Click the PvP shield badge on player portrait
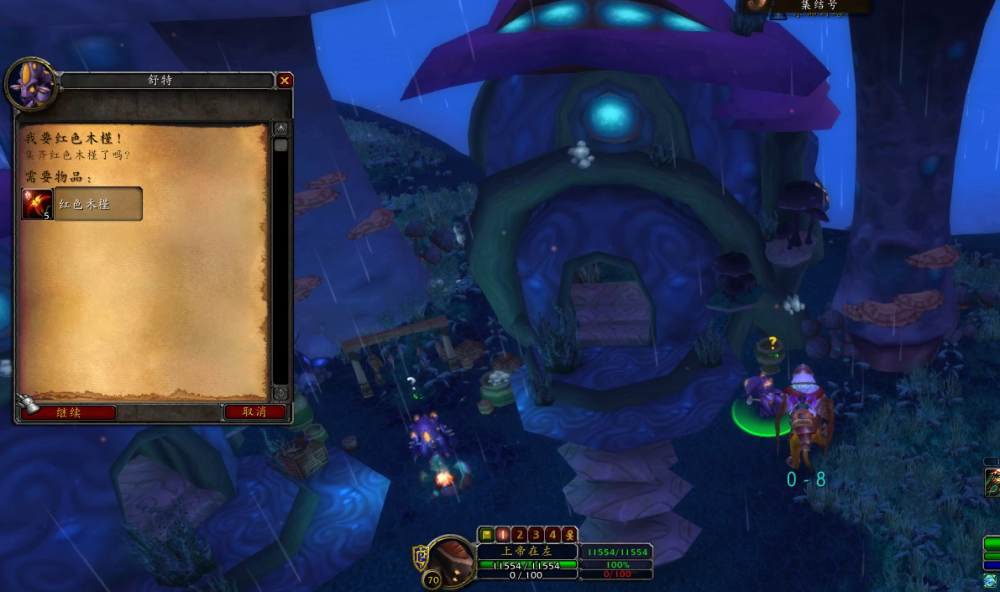Viewport: 1000px width, 592px height. [421, 557]
